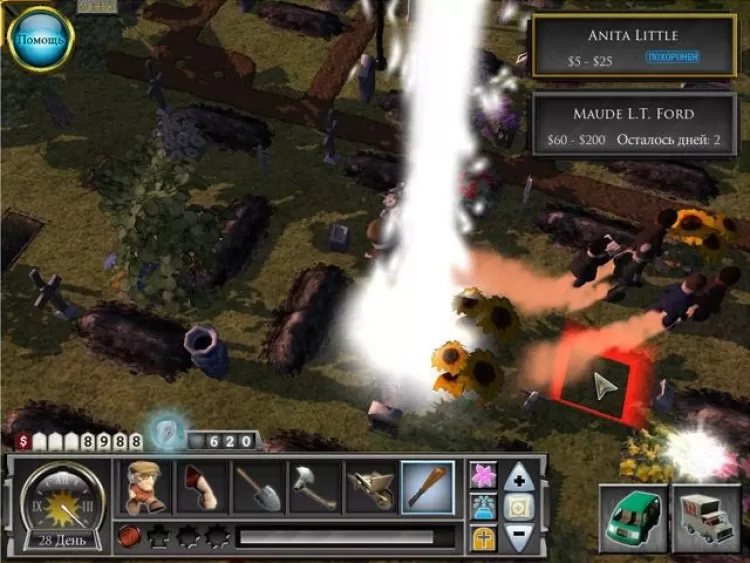Select the gravedigger character portrait

coord(144,487)
